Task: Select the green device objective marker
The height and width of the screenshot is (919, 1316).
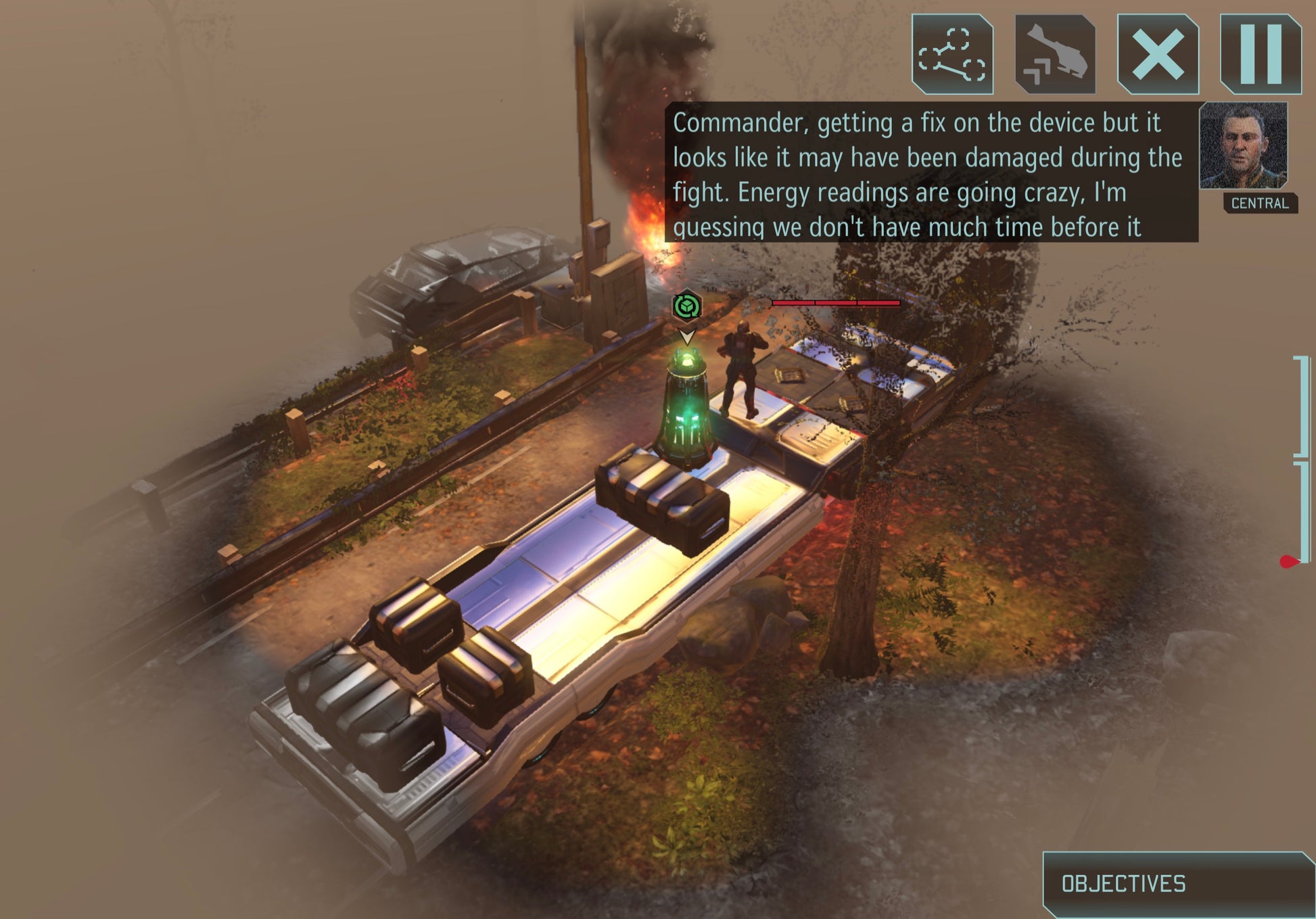Action: point(687,307)
